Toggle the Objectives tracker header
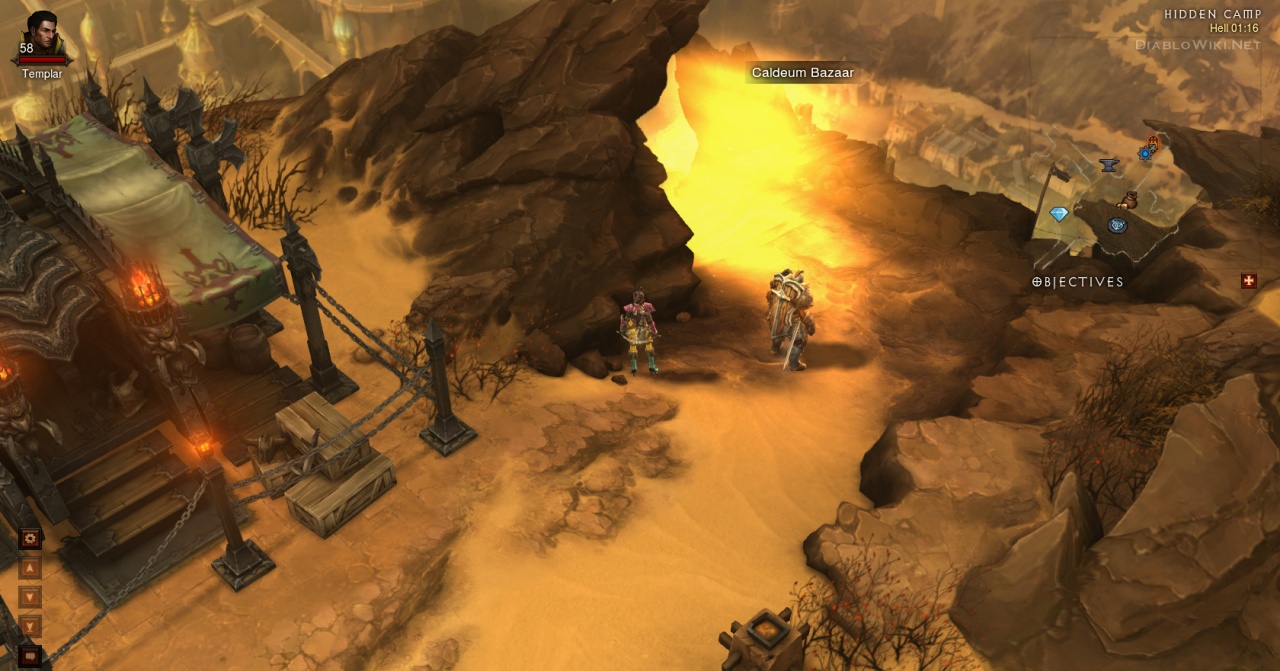 1078,282
